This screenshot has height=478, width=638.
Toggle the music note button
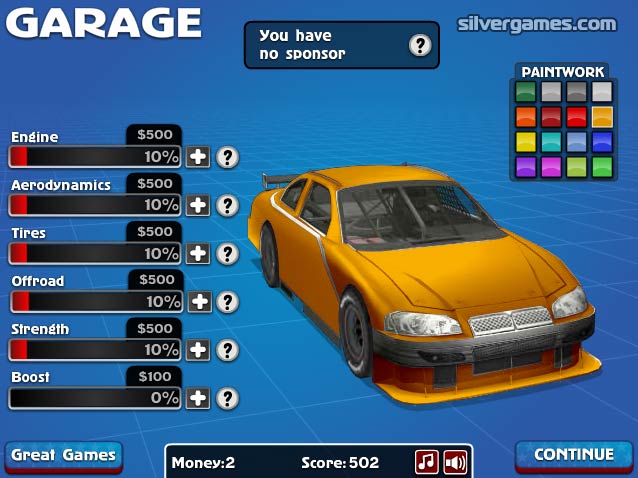[427, 461]
